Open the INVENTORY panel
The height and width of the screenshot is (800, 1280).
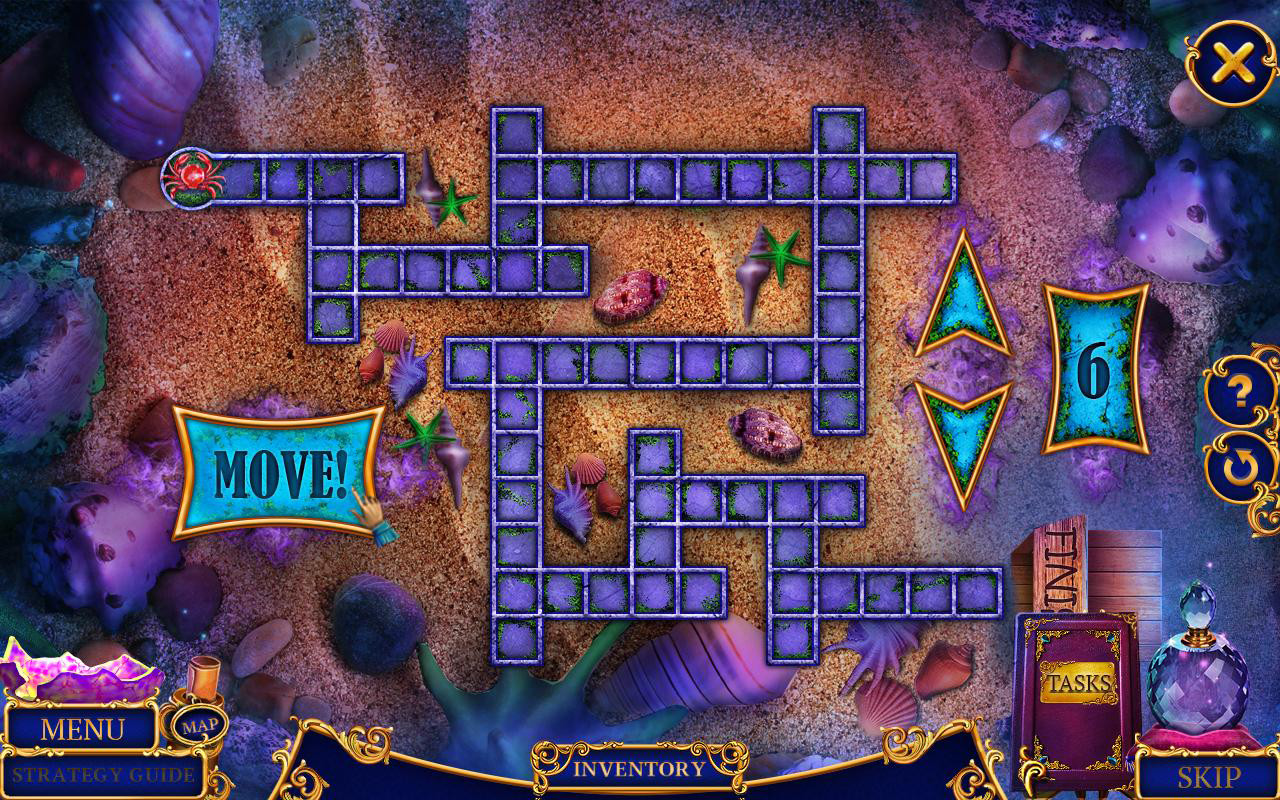click(x=638, y=770)
